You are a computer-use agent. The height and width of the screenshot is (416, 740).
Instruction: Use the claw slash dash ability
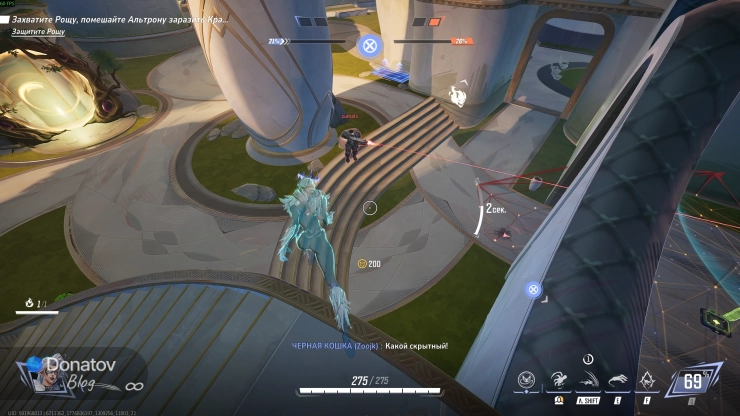[x=587, y=380]
